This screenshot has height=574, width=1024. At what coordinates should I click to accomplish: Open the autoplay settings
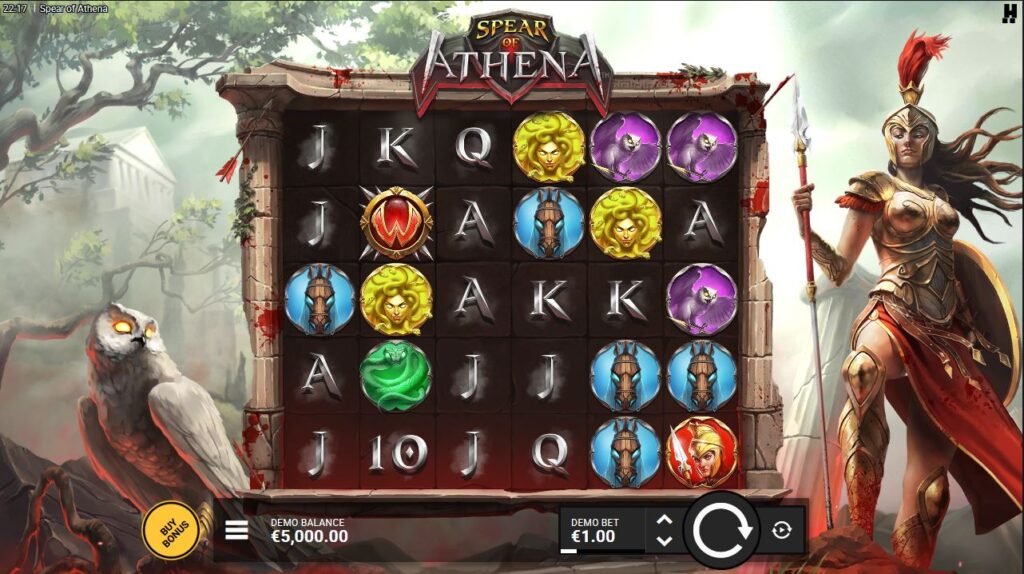click(x=782, y=530)
